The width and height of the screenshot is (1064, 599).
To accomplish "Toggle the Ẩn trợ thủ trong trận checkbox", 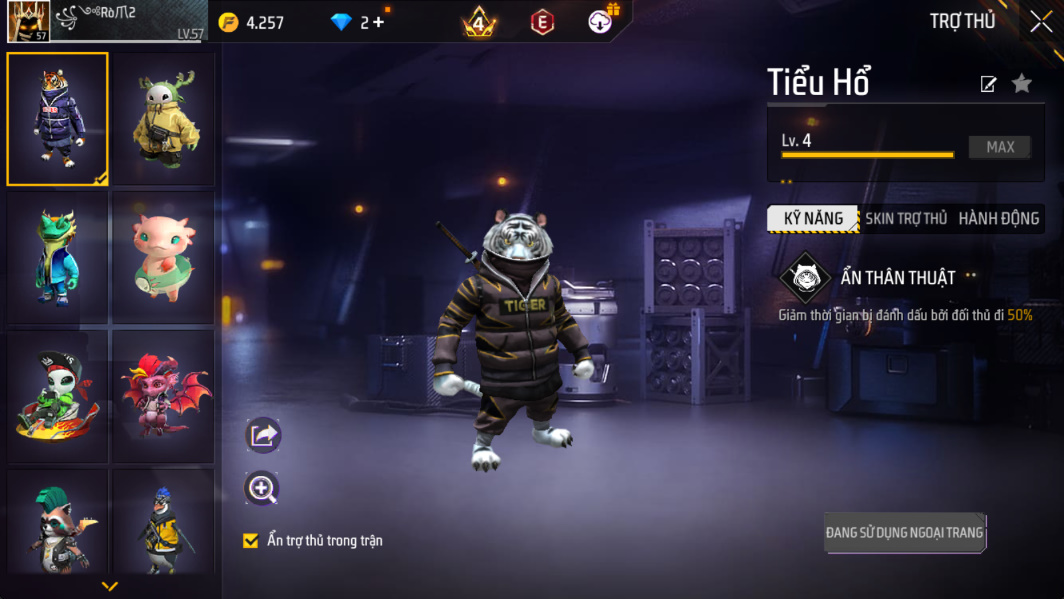I will click(x=251, y=541).
